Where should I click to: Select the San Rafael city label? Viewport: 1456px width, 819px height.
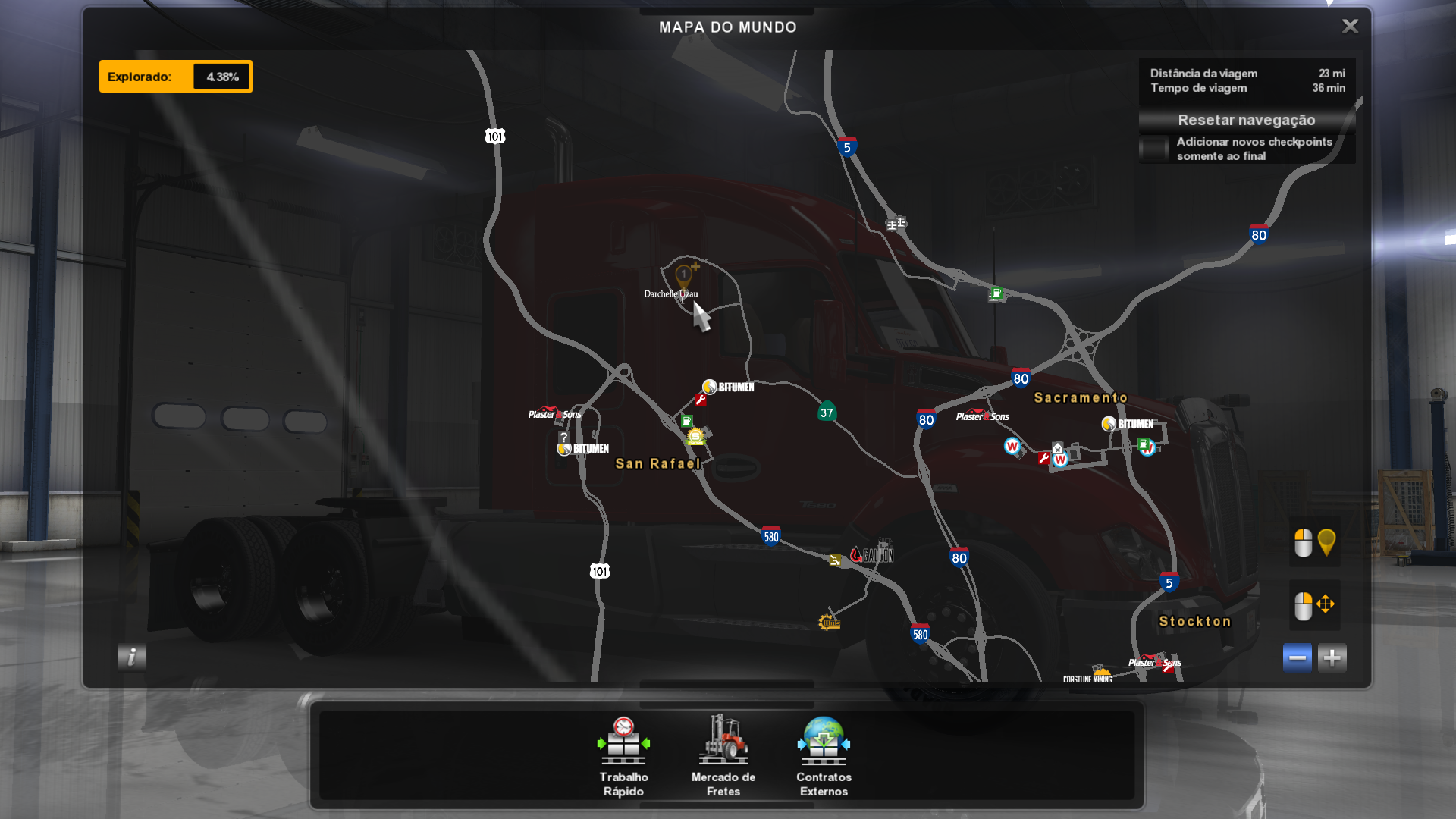click(657, 463)
